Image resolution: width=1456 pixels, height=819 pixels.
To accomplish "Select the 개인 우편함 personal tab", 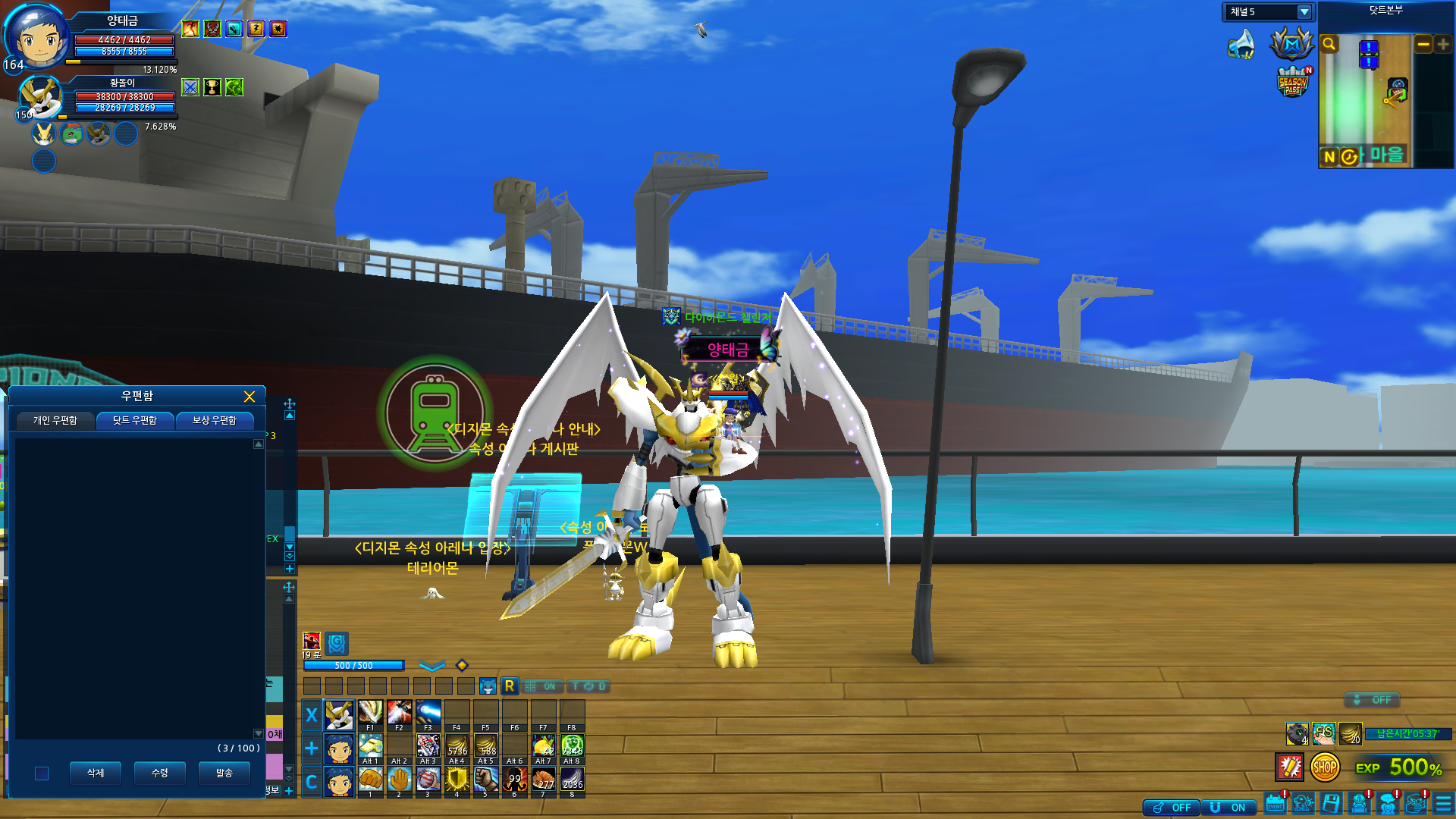I will 55,420.
